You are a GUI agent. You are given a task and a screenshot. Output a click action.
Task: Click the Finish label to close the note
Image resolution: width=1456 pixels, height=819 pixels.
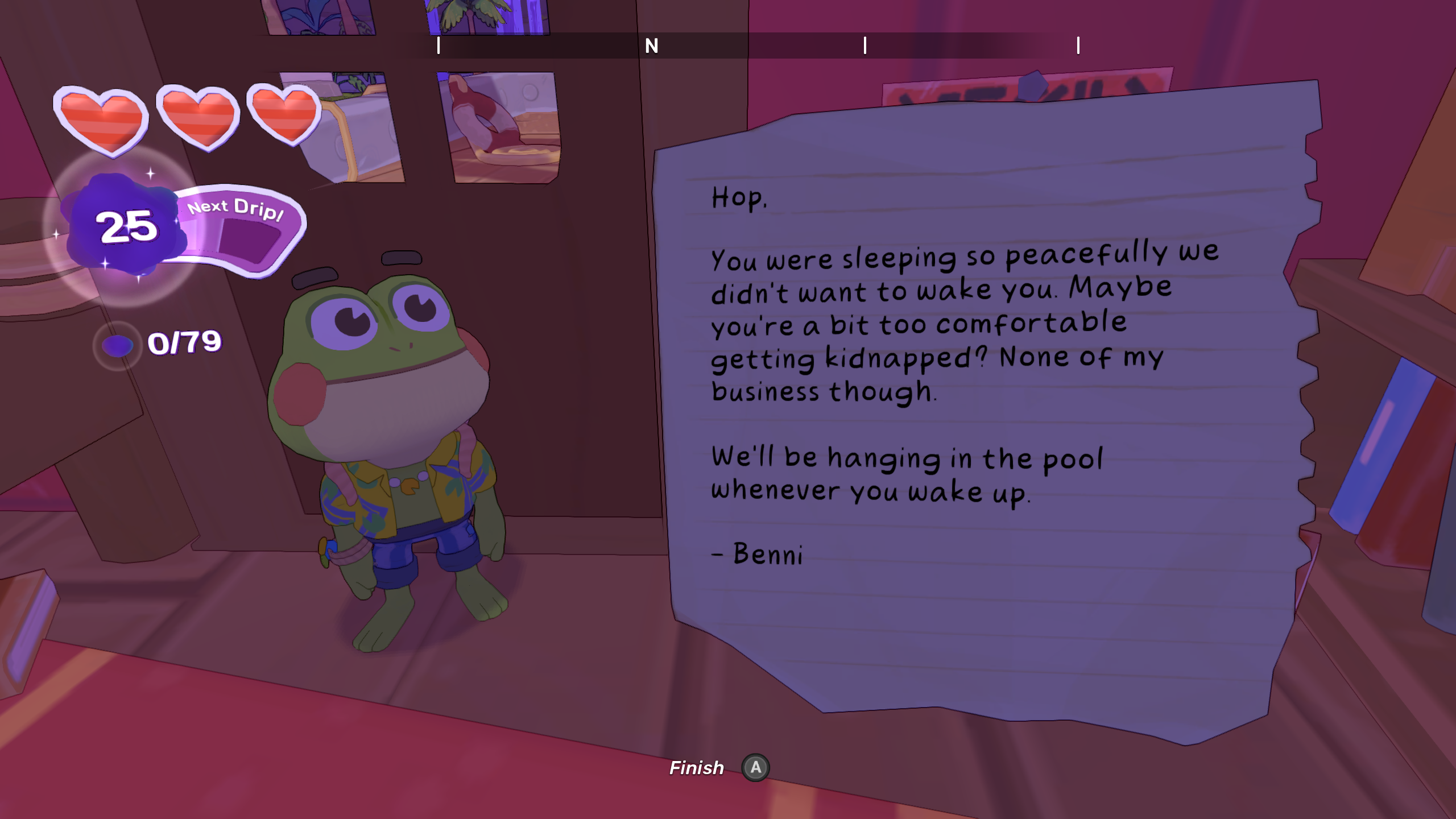click(x=696, y=768)
